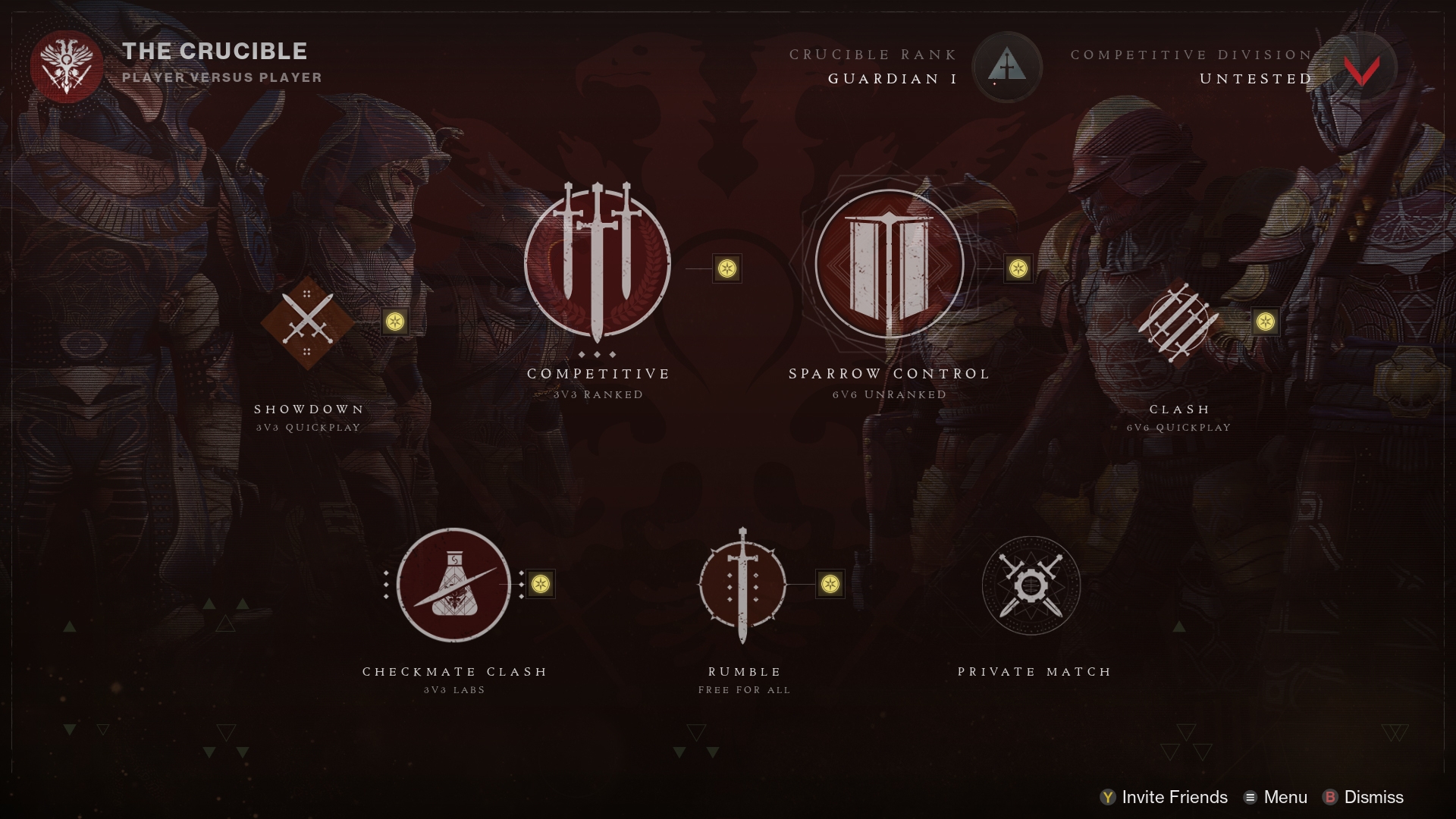This screenshot has height=819, width=1456.
Task: Open the Menu option in the footer
Action: 1276,797
